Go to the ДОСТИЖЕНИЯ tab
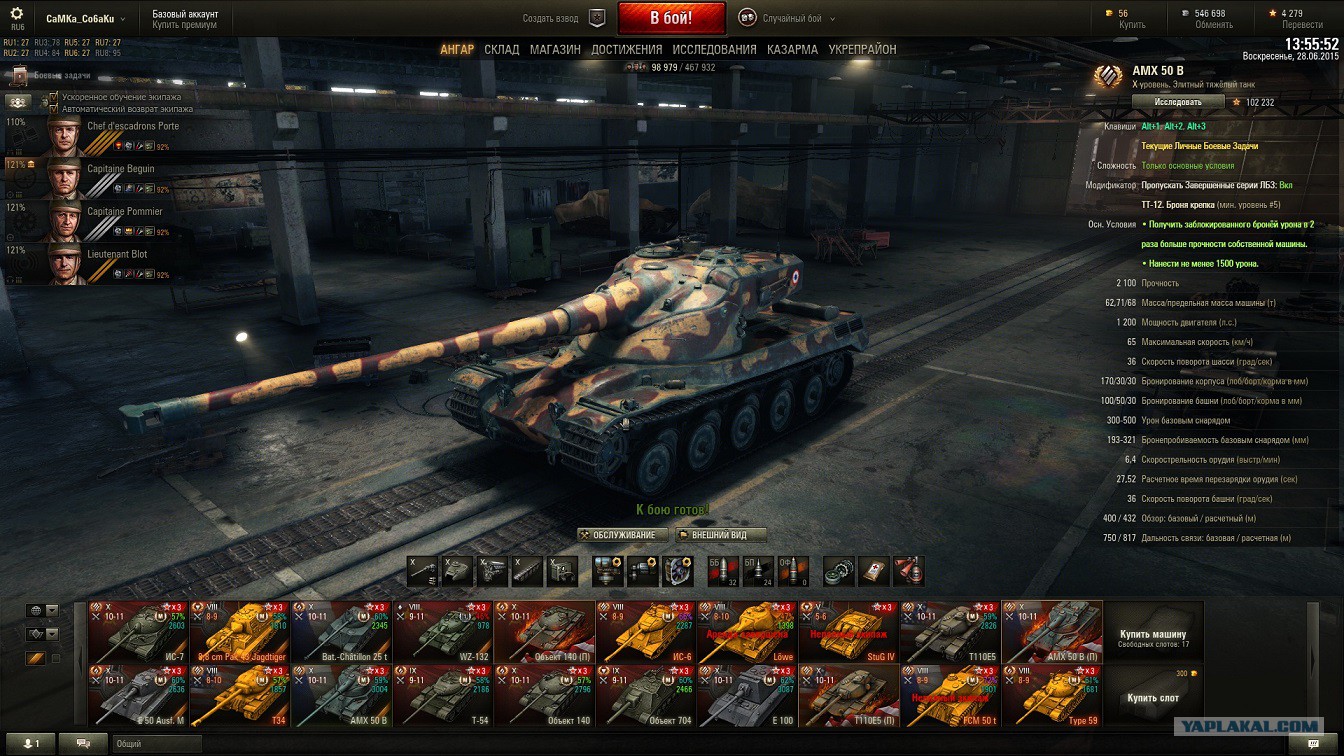This screenshot has width=1344, height=756. click(x=626, y=49)
